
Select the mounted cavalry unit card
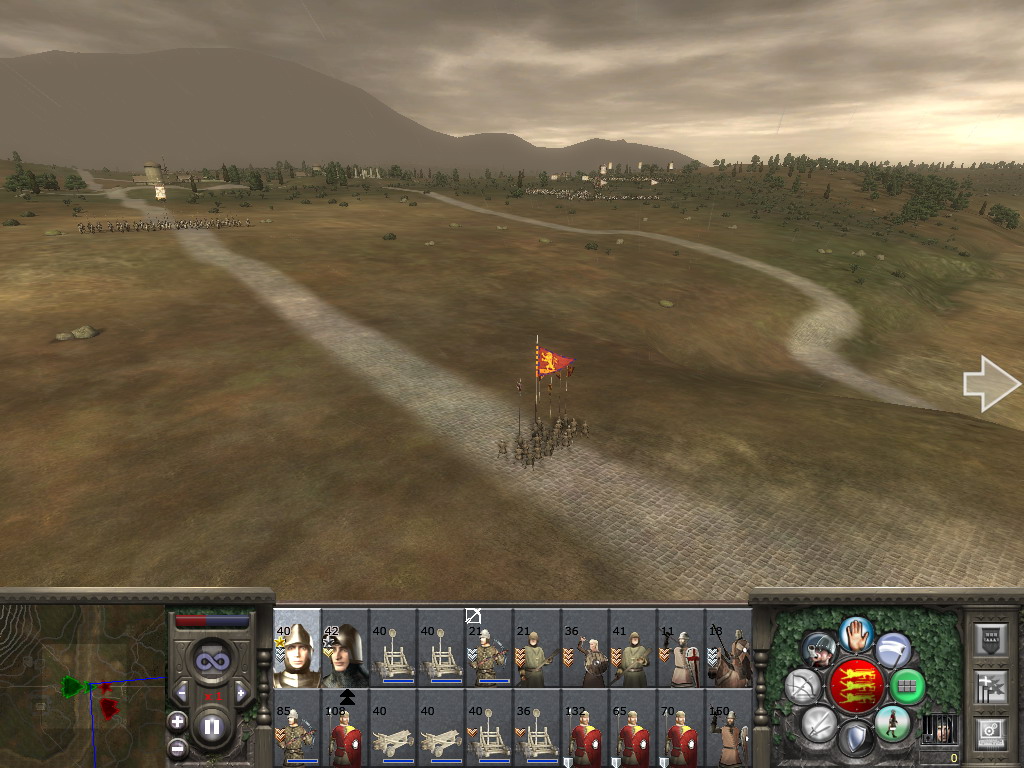pos(729,648)
